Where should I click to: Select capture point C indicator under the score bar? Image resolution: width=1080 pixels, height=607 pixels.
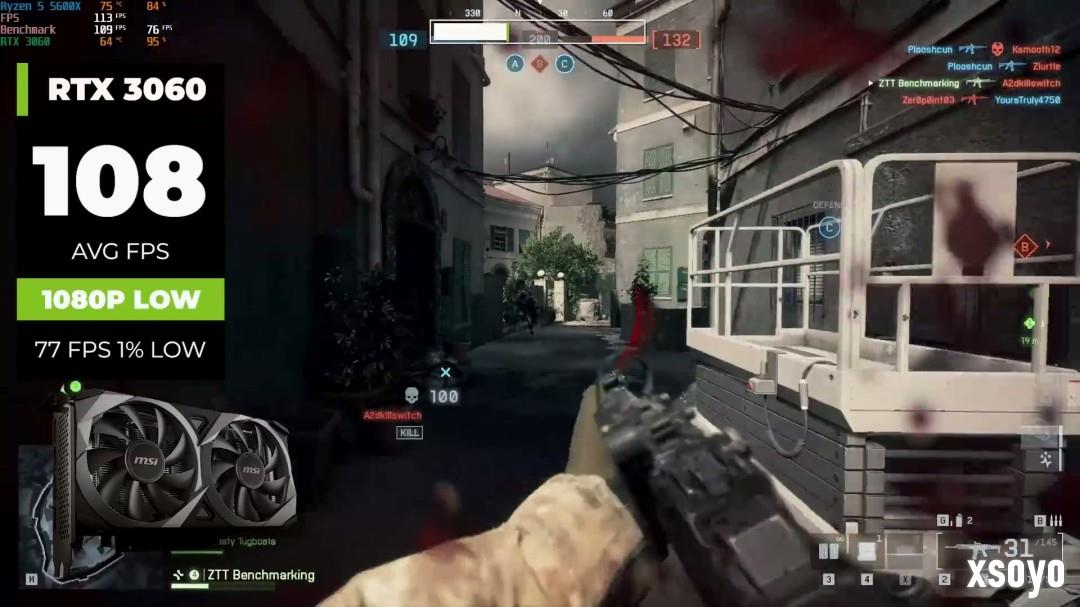pos(564,64)
